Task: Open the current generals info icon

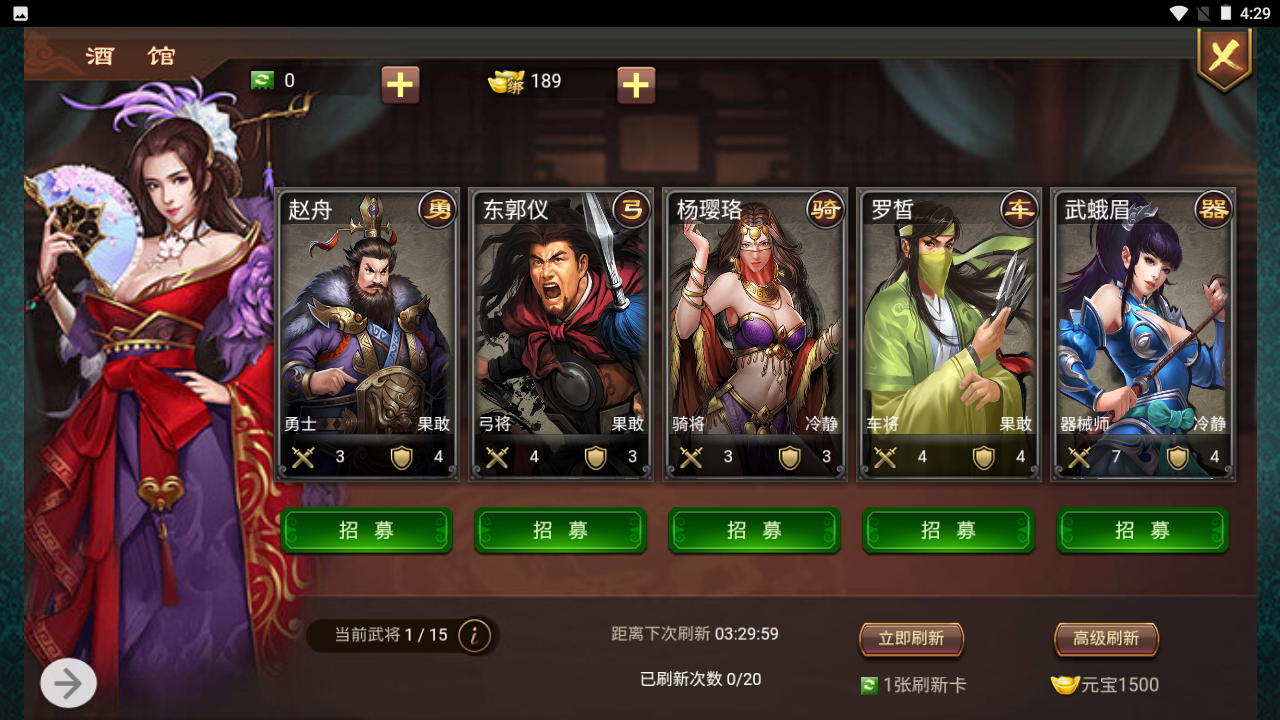Action: pyautogui.click(x=474, y=635)
